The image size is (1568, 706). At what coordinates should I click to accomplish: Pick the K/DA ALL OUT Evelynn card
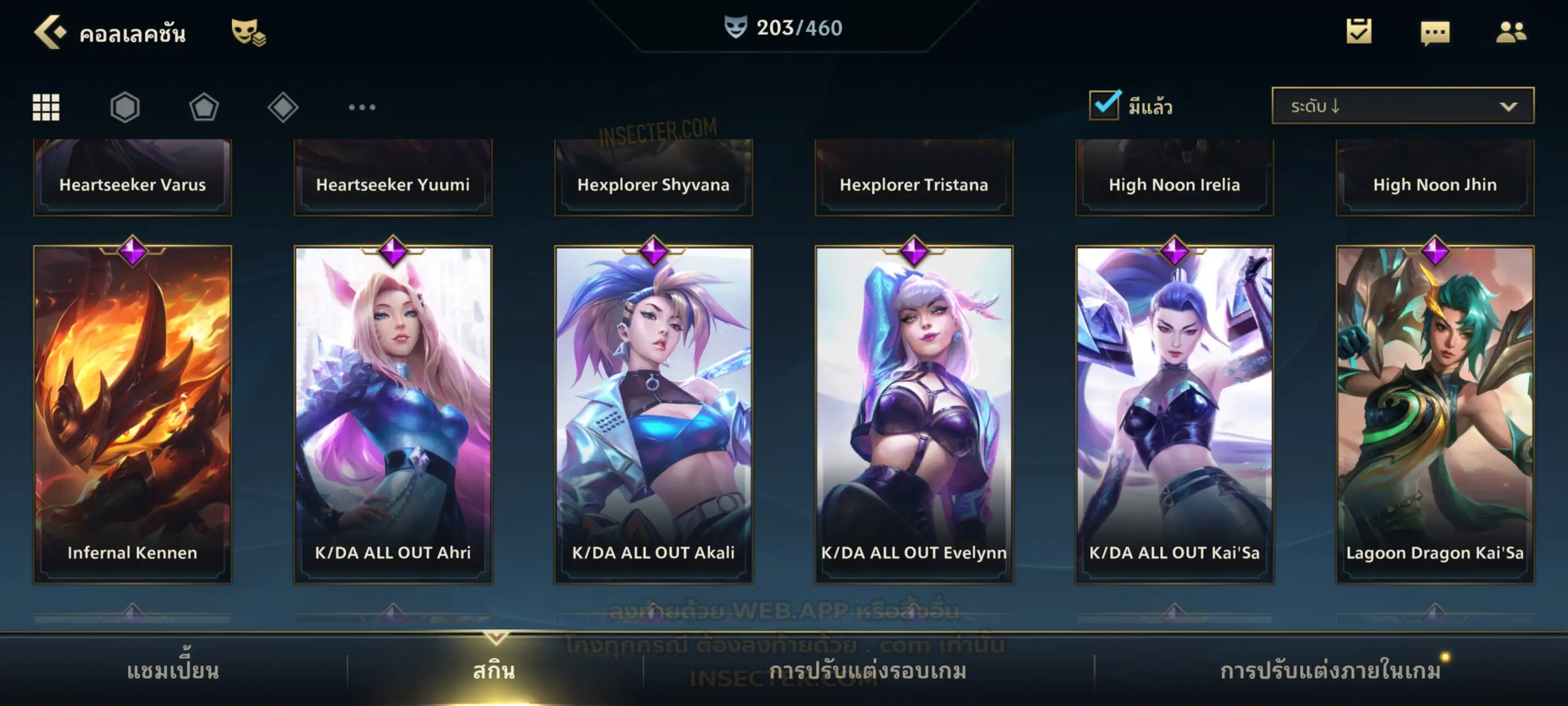(914, 414)
